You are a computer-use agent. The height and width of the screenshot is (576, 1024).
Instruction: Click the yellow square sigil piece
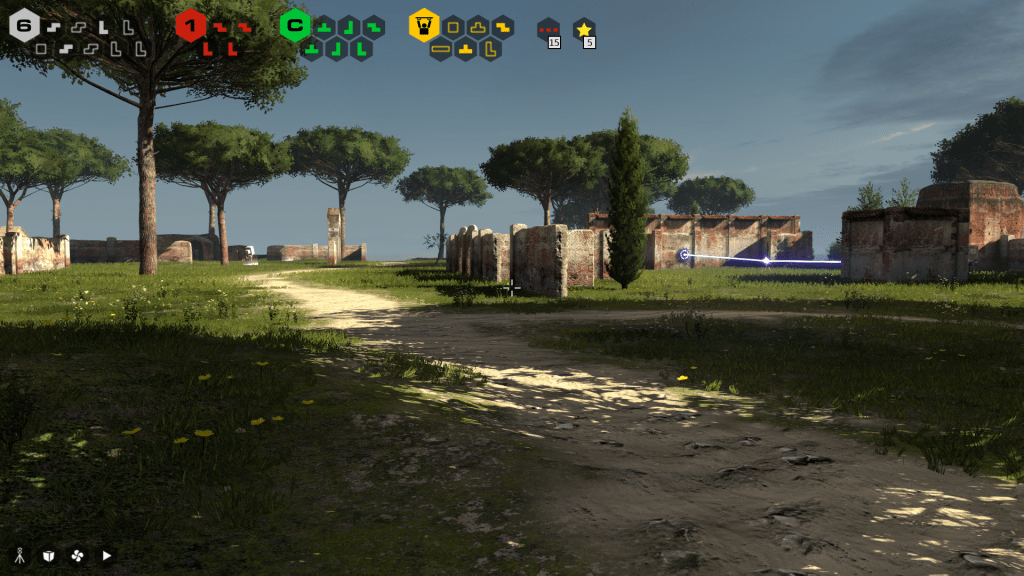pyautogui.click(x=453, y=26)
